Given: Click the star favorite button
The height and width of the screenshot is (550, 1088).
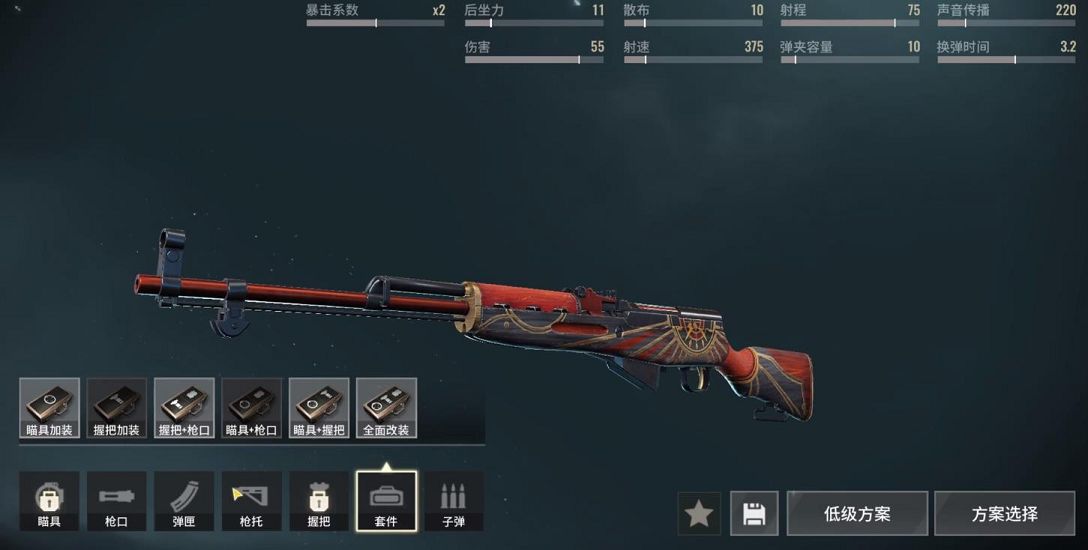Looking at the screenshot, I should (699, 514).
